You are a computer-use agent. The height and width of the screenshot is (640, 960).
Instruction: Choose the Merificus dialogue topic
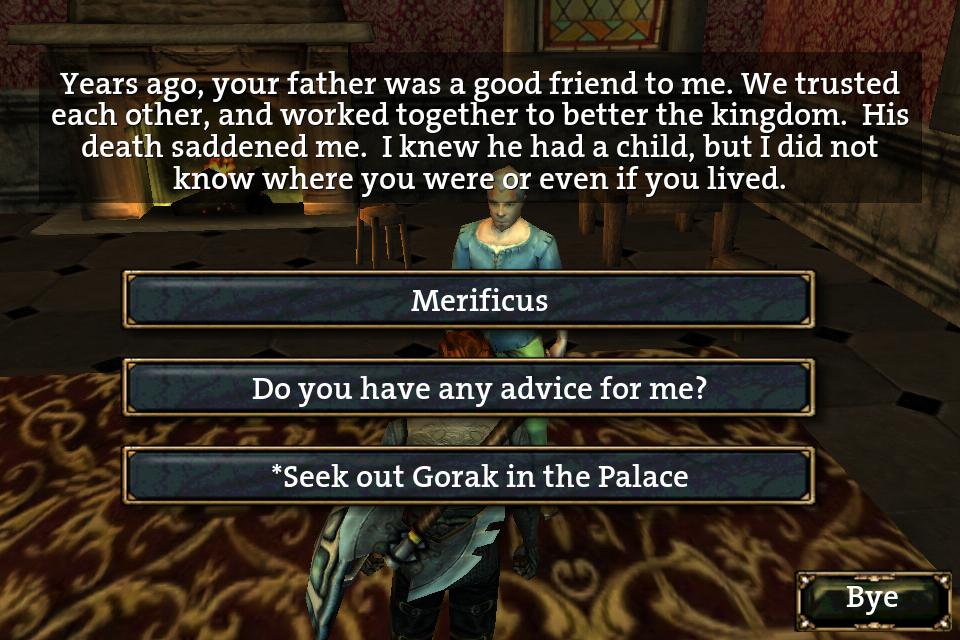point(468,300)
